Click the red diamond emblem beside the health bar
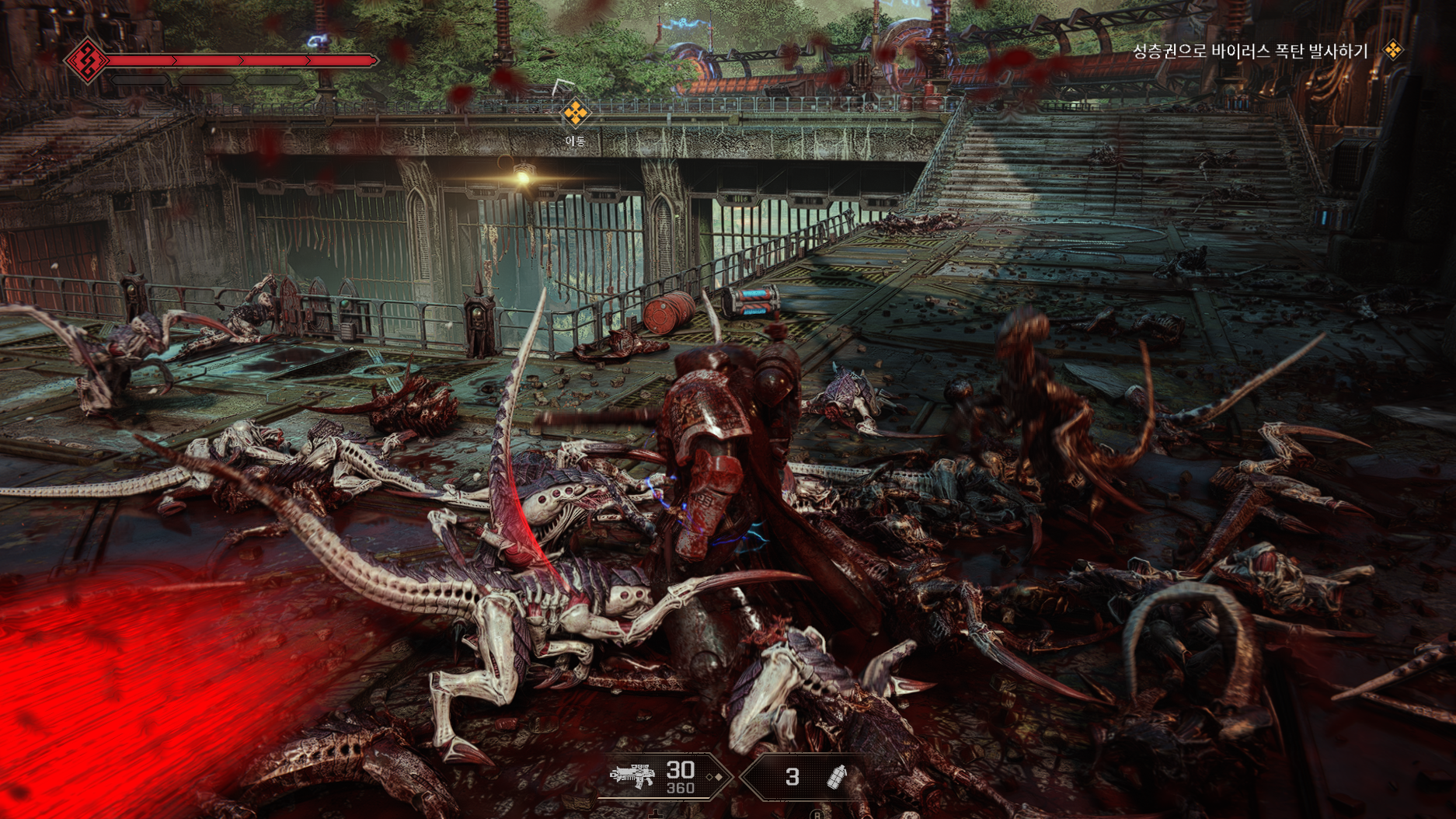Image resolution: width=1456 pixels, height=819 pixels. [86, 60]
